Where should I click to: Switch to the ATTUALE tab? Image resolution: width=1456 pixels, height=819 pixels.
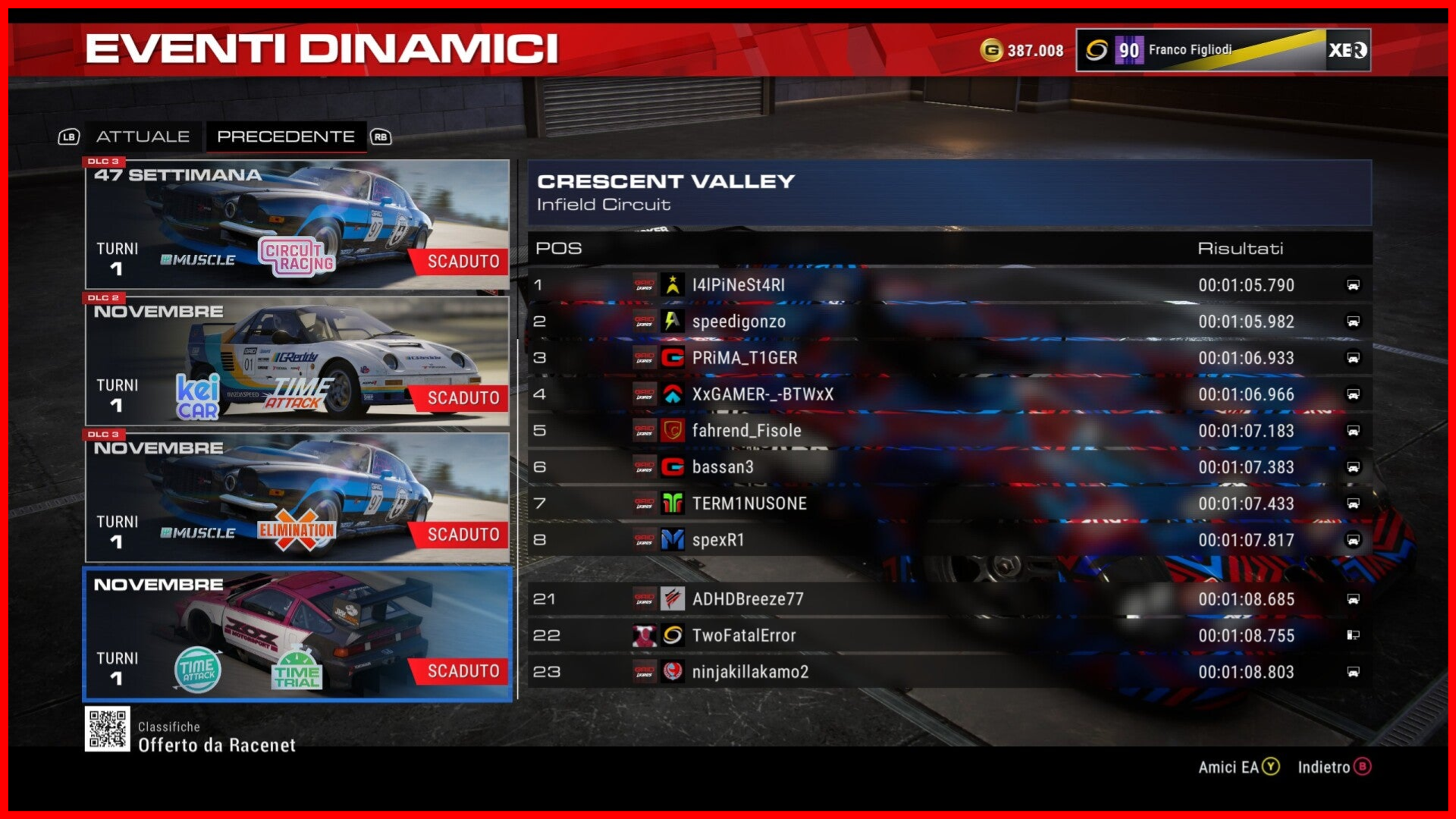point(143,136)
